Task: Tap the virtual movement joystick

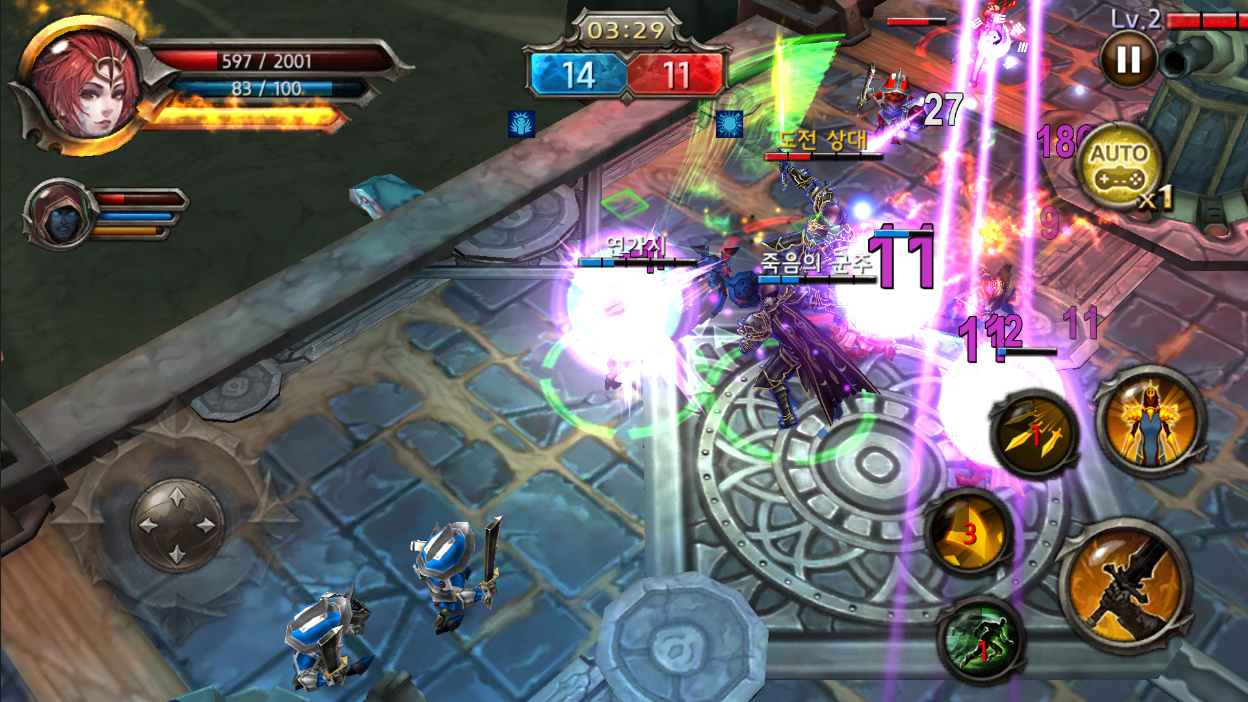Action: [x=176, y=525]
